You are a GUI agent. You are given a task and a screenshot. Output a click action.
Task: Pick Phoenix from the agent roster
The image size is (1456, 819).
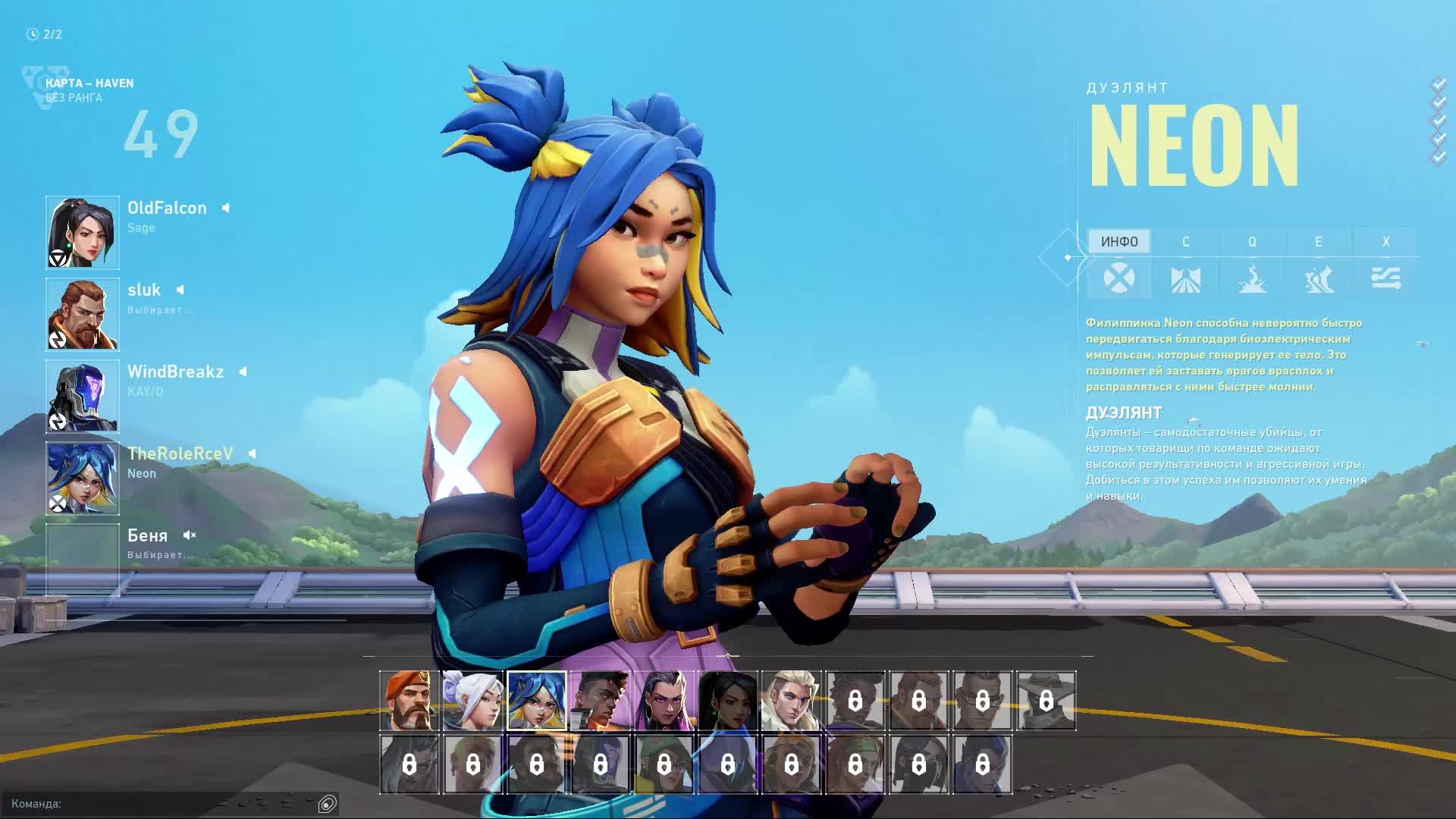[601, 701]
